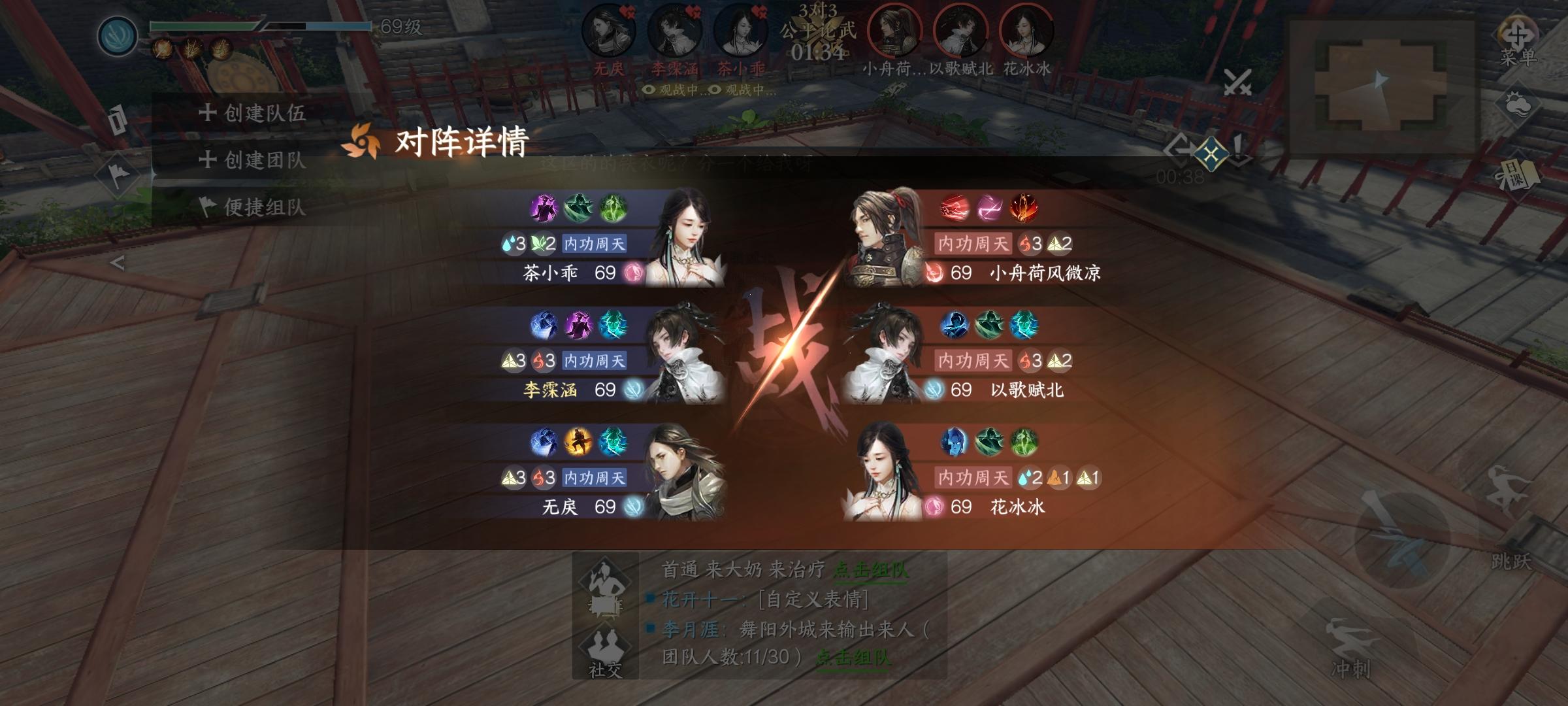Toggle 观战中 spectate under 李霂涵
1568x706 pixels.
[x=674, y=92]
